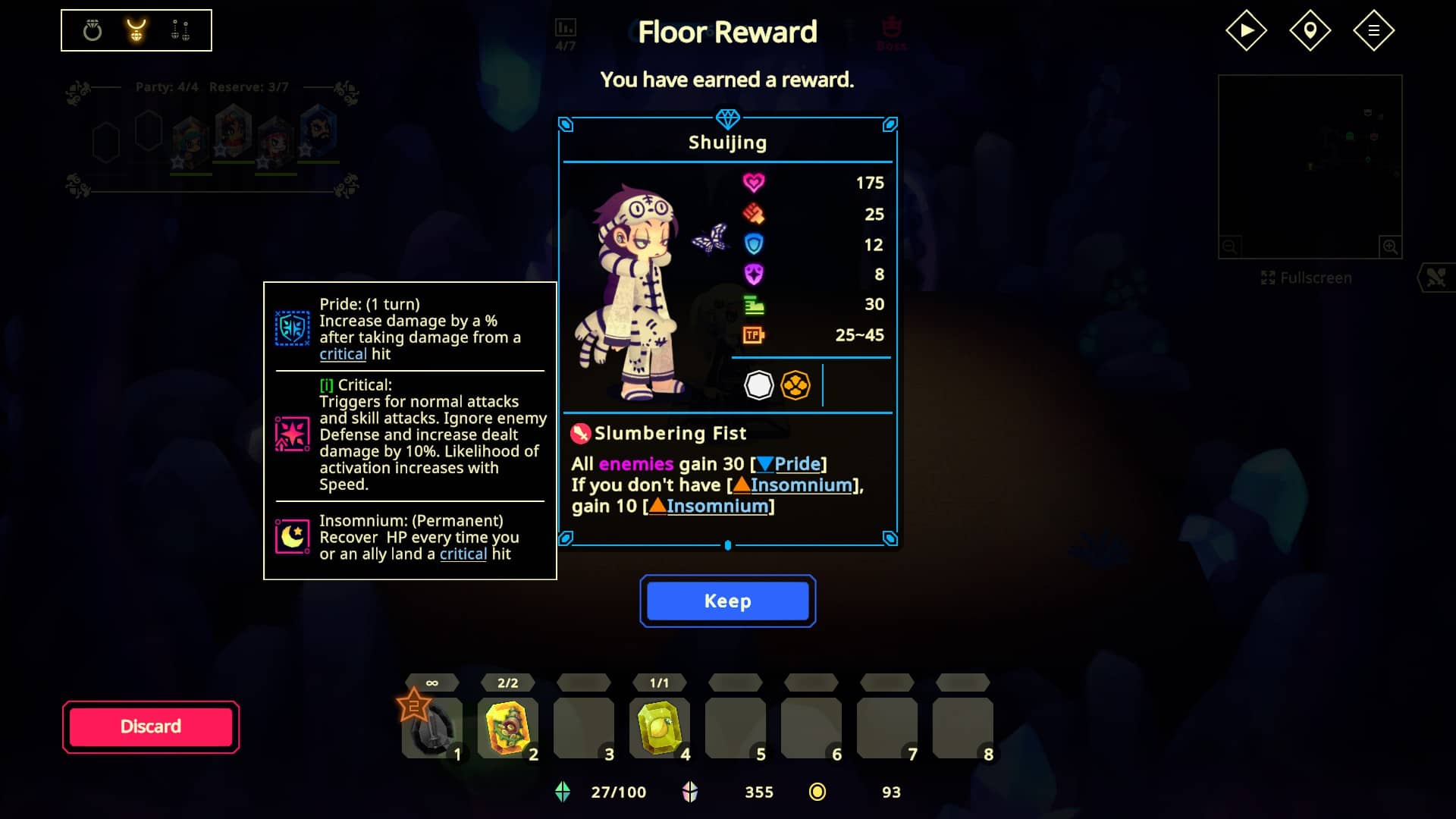Image resolution: width=1456 pixels, height=819 pixels.
Task: Switch to the earrings tab
Action: click(x=180, y=30)
